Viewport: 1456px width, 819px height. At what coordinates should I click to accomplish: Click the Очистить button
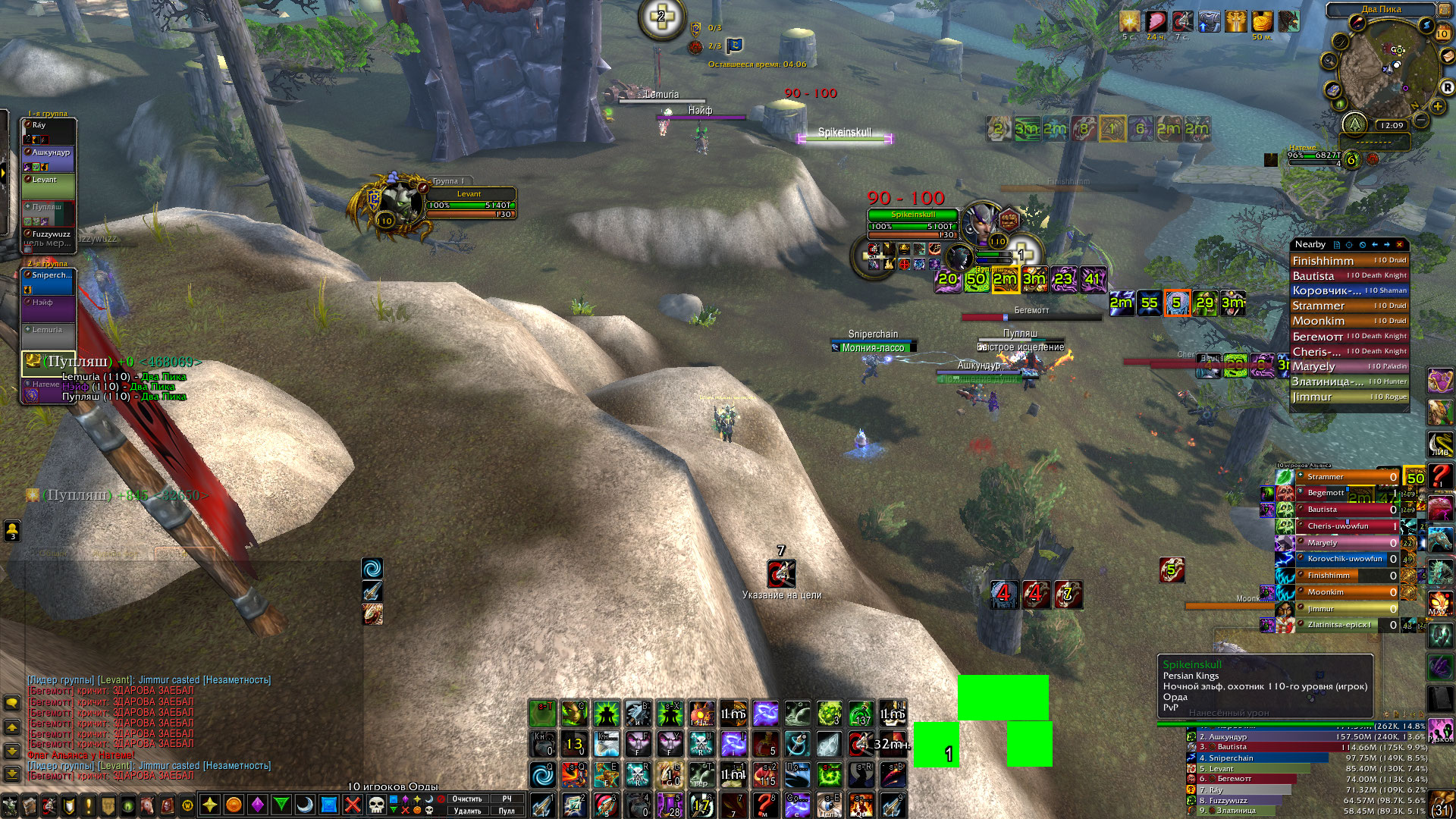pyautogui.click(x=467, y=799)
